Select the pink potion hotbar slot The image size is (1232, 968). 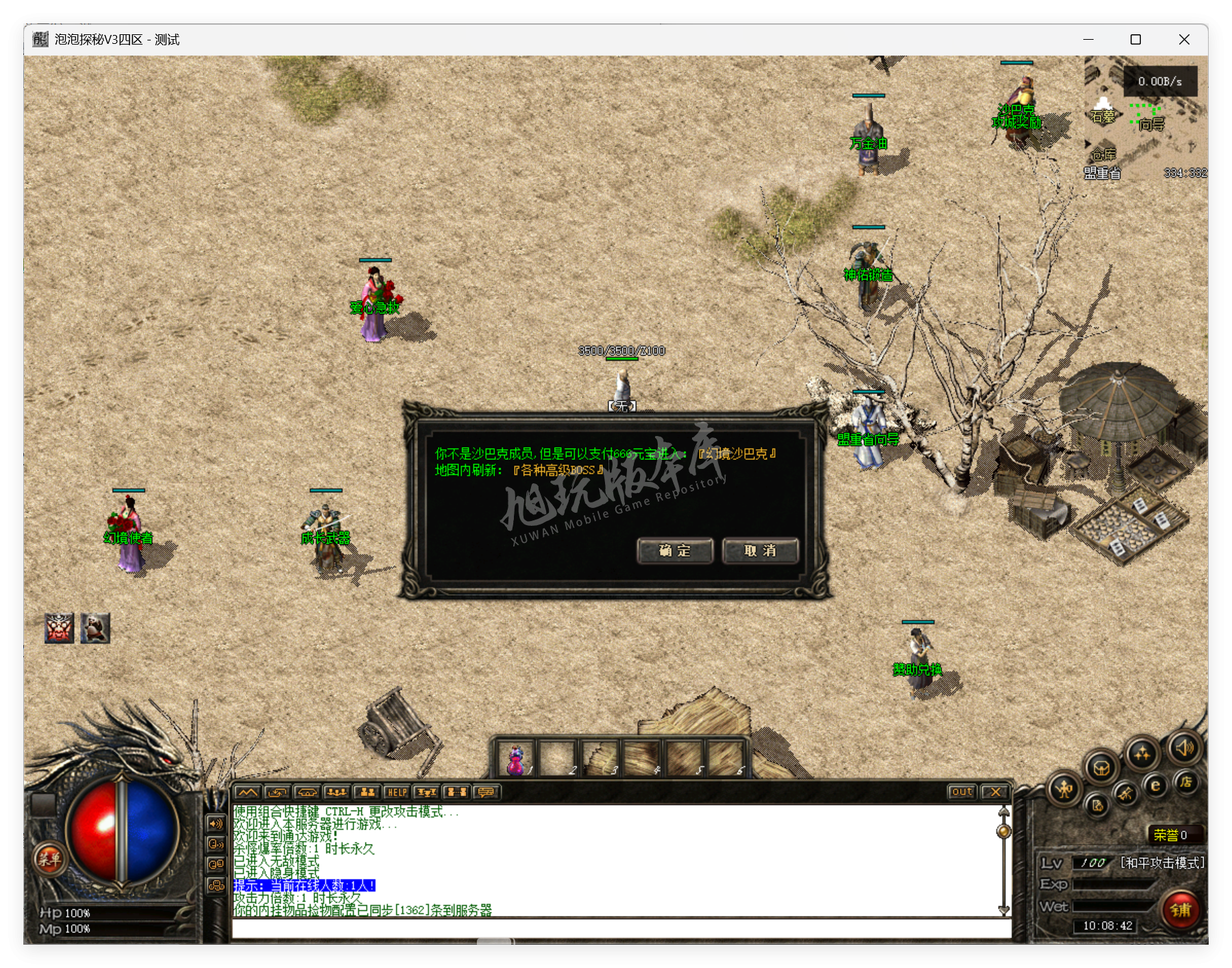click(x=515, y=759)
